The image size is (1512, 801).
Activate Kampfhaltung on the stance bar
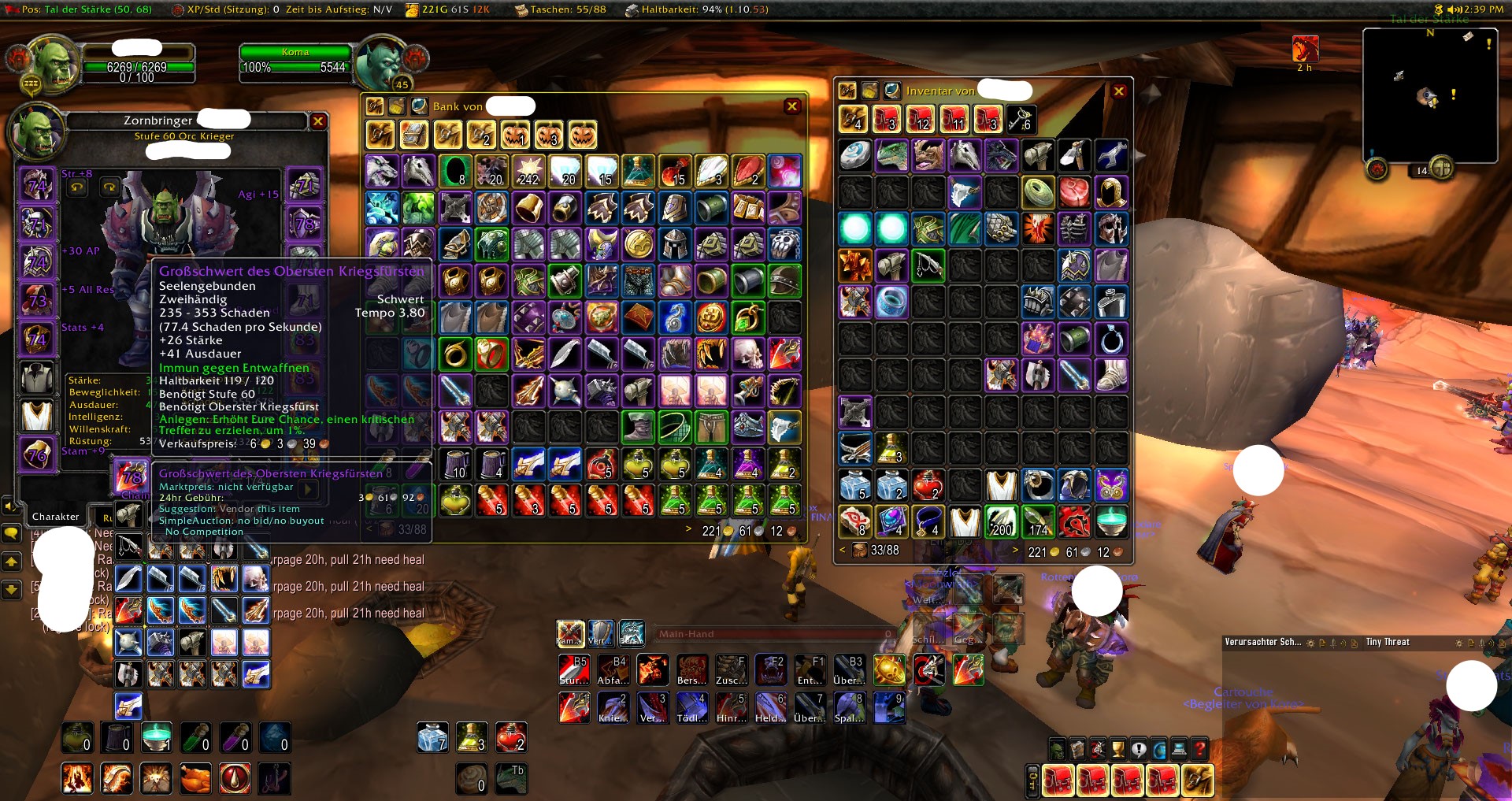569,635
